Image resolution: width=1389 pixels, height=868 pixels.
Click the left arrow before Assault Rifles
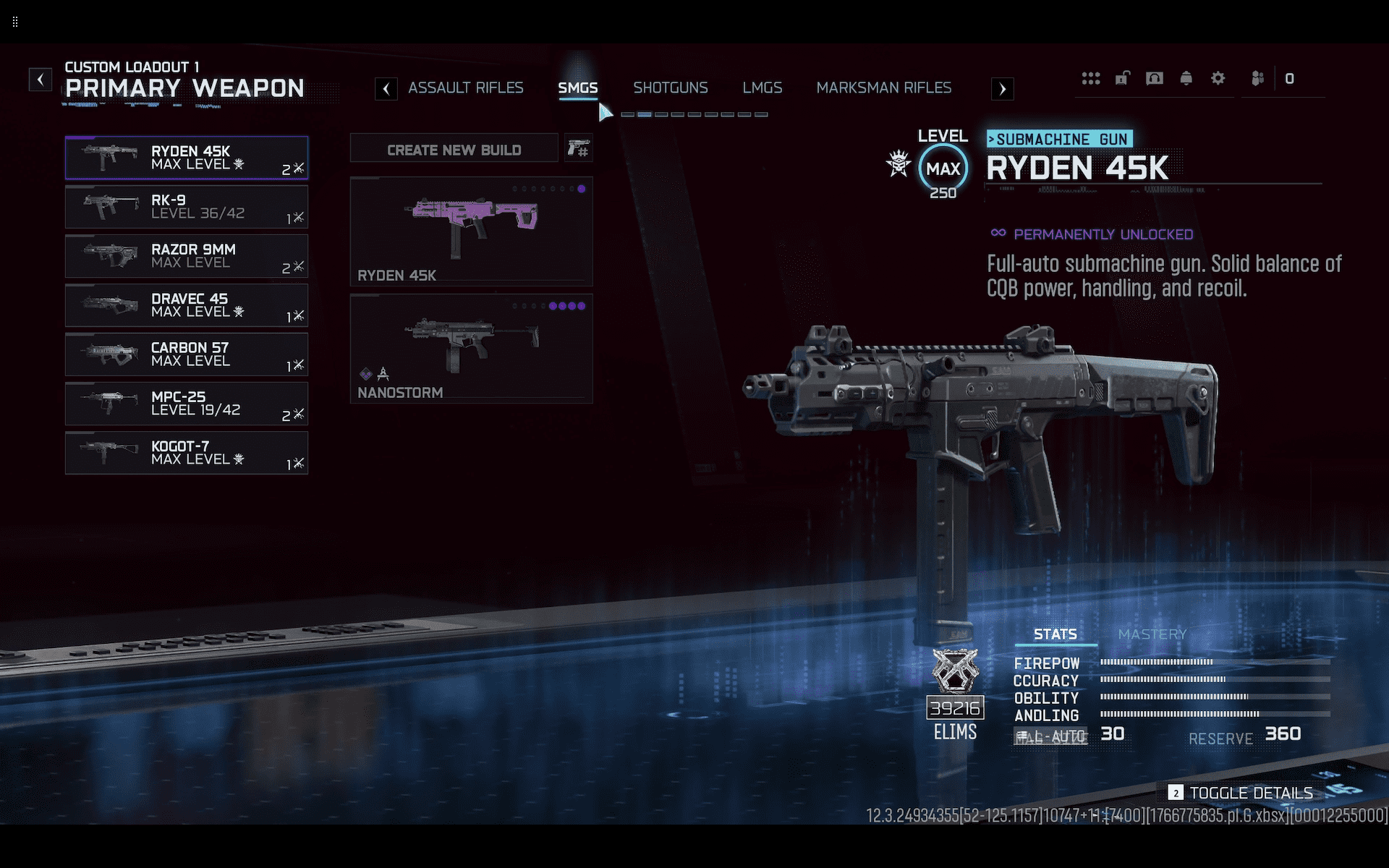click(x=386, y=89)
